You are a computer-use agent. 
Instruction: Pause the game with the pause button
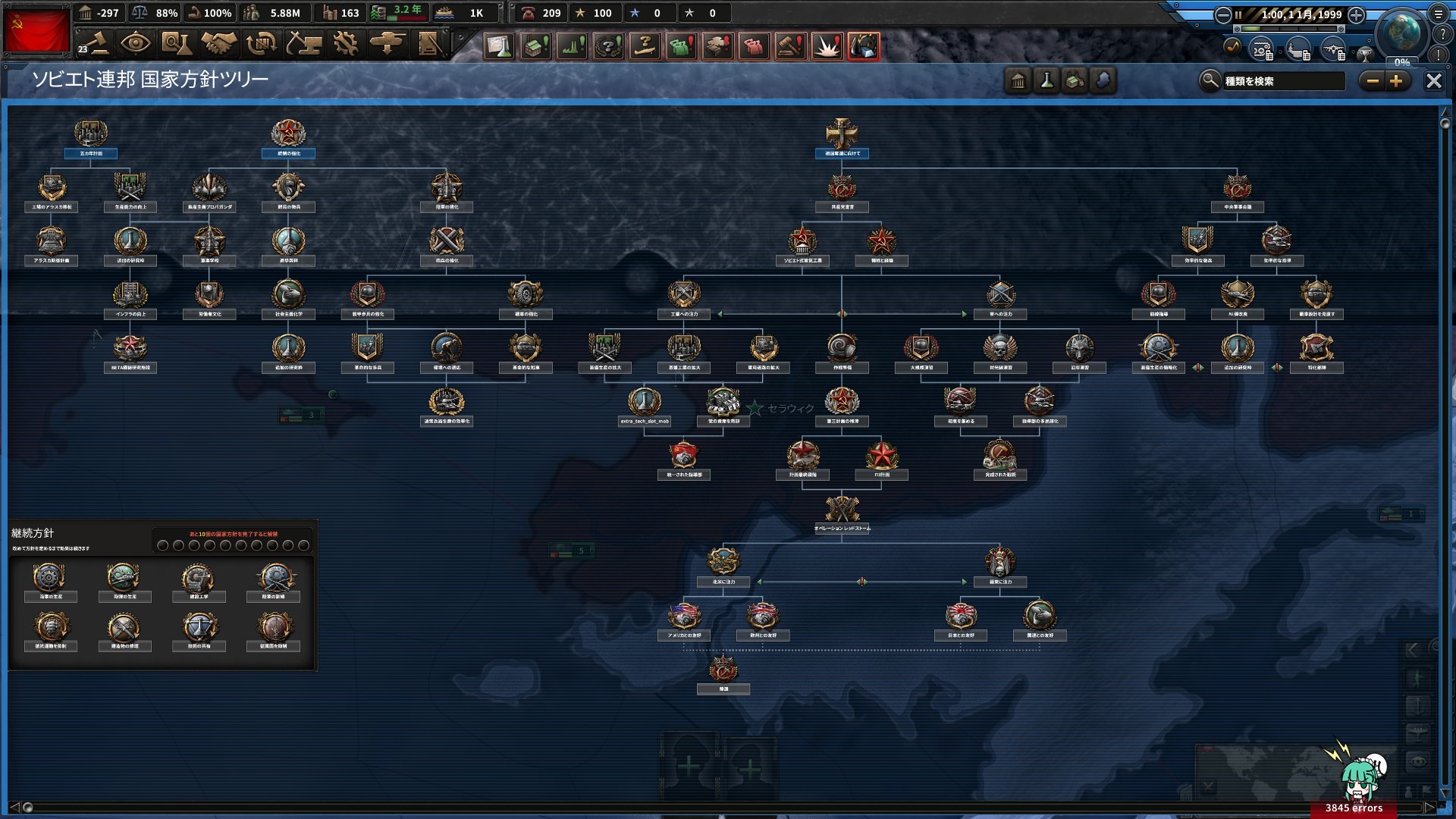[1238, 14]
